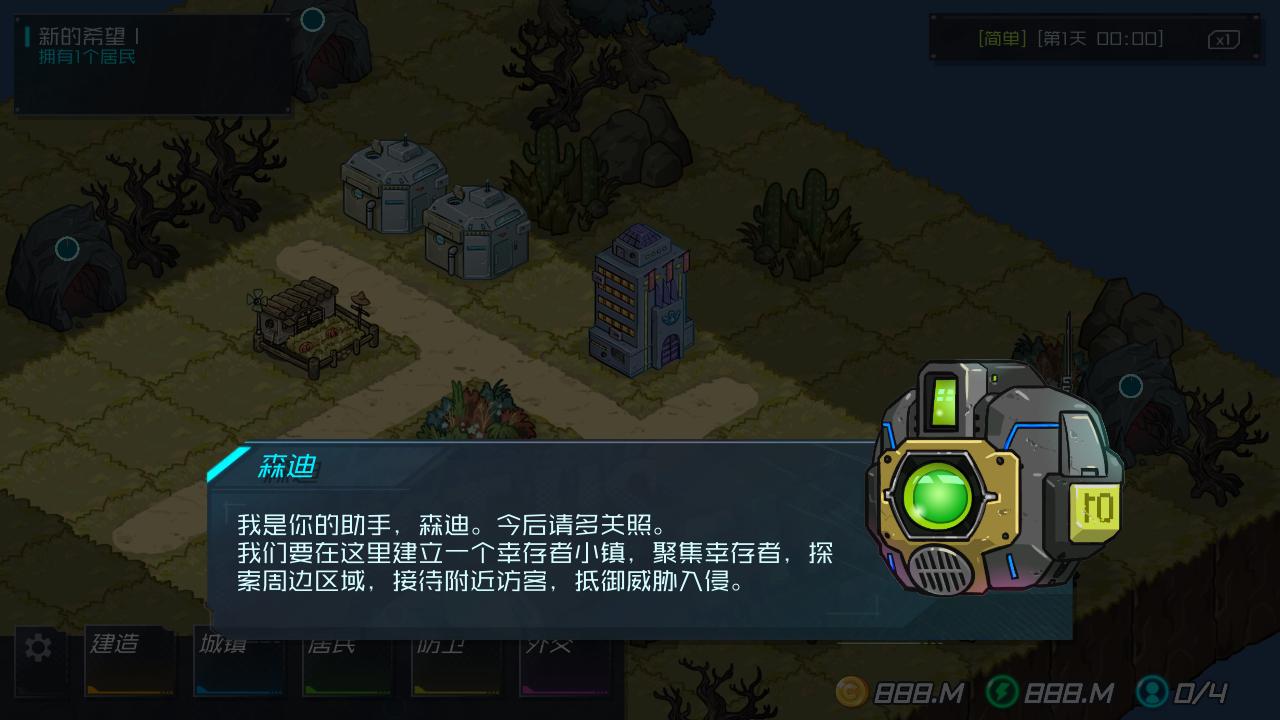Toggle the x1 game speed button
Viewport: 1280px width, 720px height.
tap(1223, 40)
